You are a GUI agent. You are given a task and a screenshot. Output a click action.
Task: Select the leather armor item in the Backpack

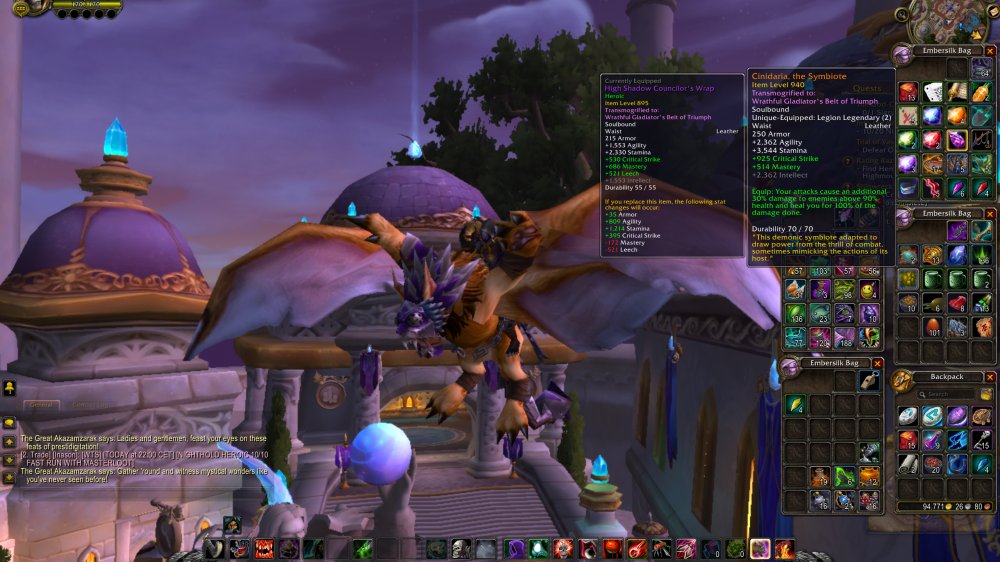coord(983,416)
